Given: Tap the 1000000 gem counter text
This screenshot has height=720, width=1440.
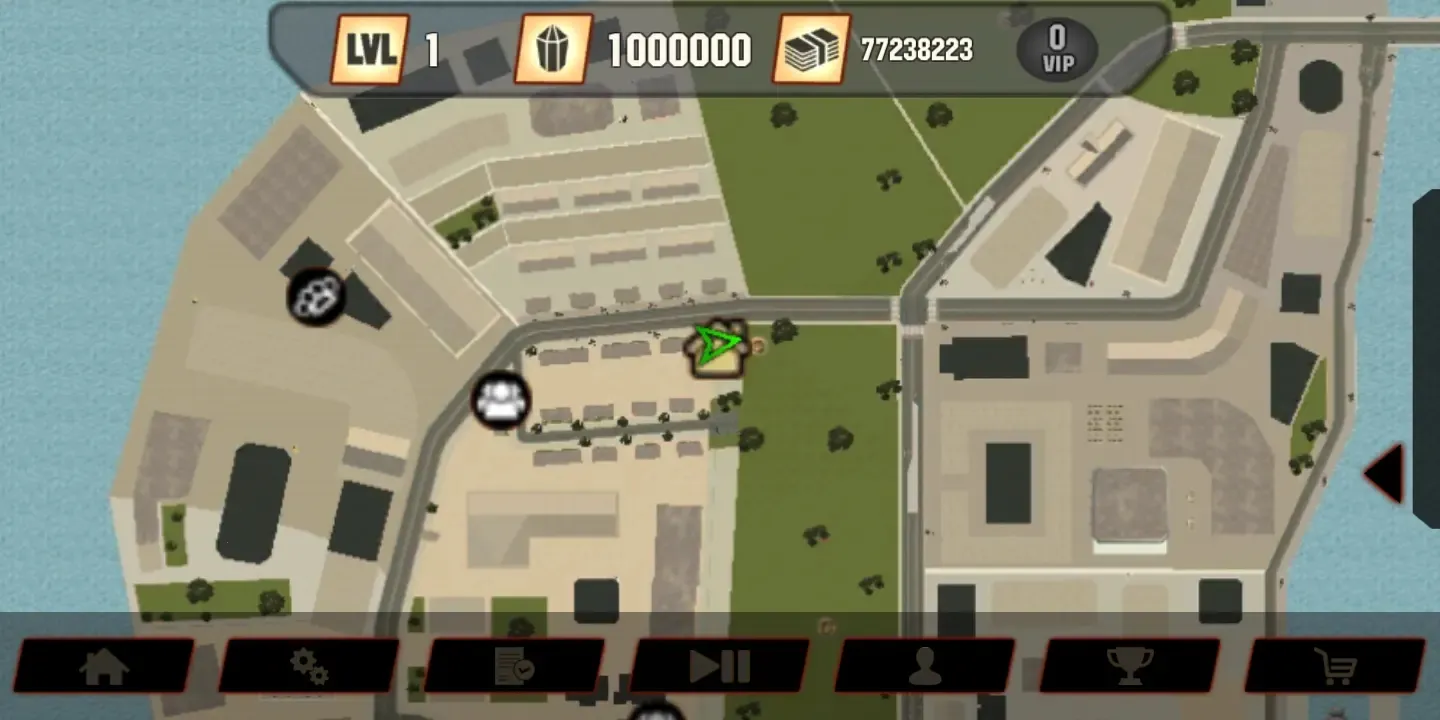Looking at the screenshot, I should tap(680, 48).
